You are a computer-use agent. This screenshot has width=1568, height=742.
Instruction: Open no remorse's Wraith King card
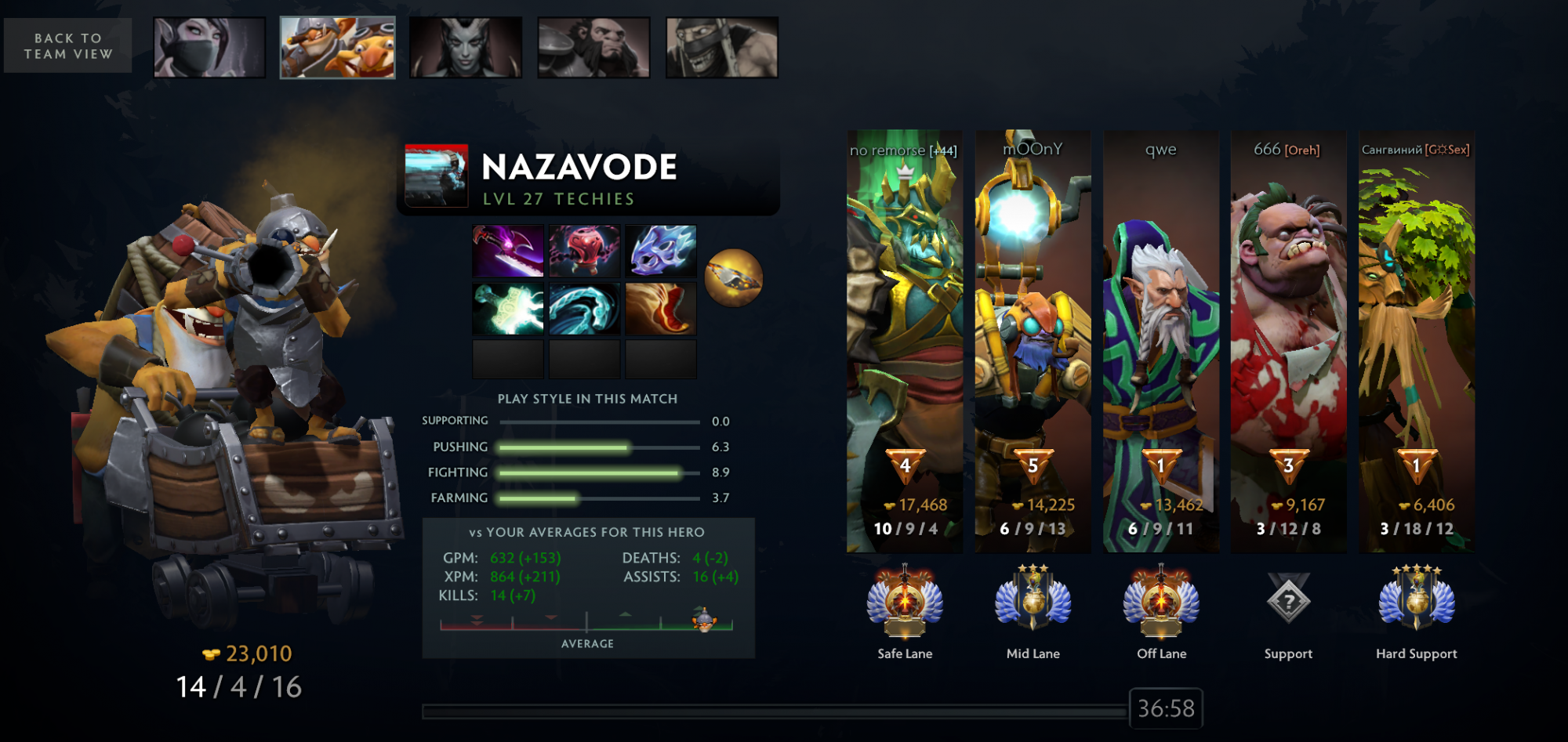point(905,341)
